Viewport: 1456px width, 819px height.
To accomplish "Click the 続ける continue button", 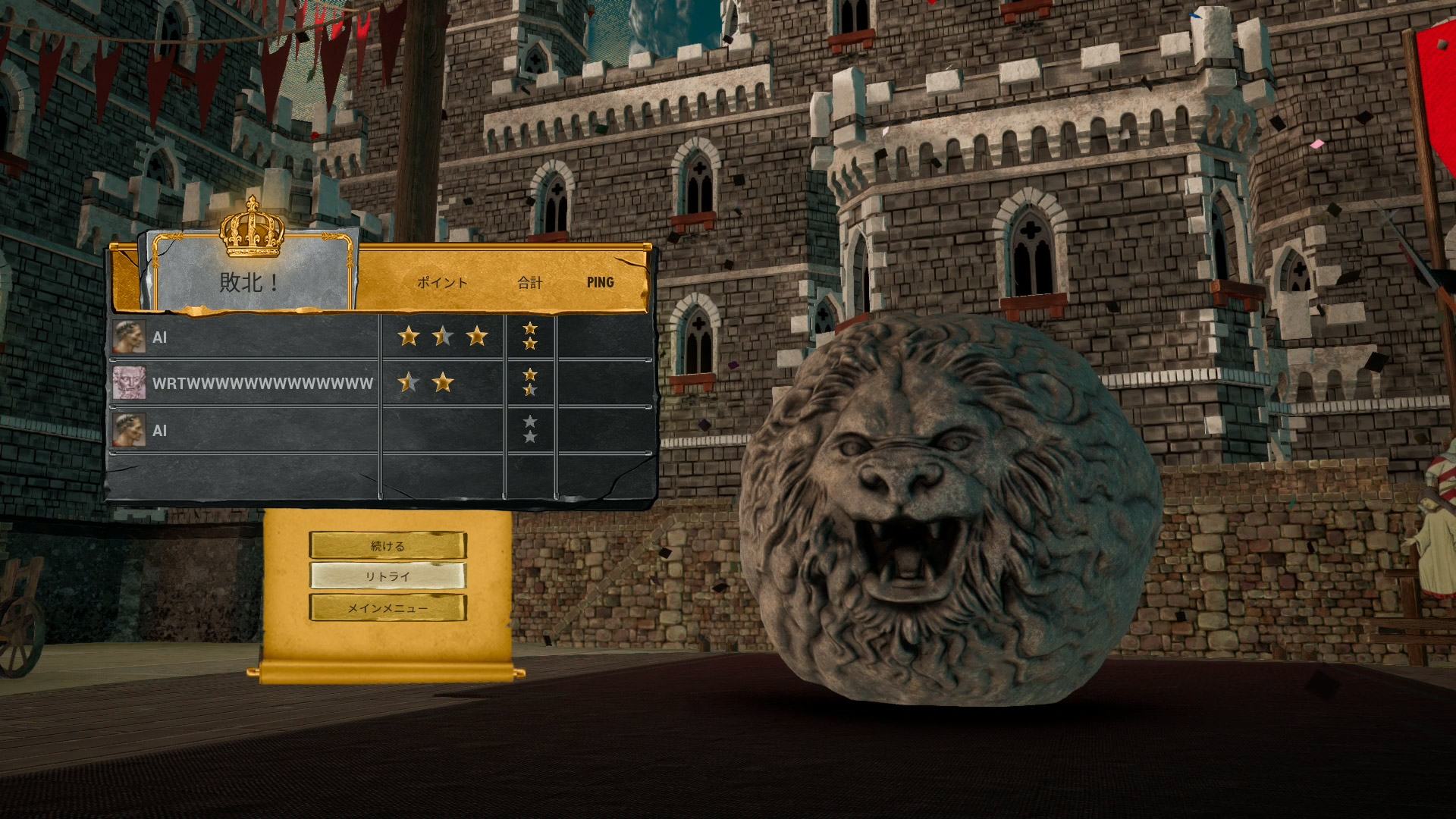I will tap(388, 545).
